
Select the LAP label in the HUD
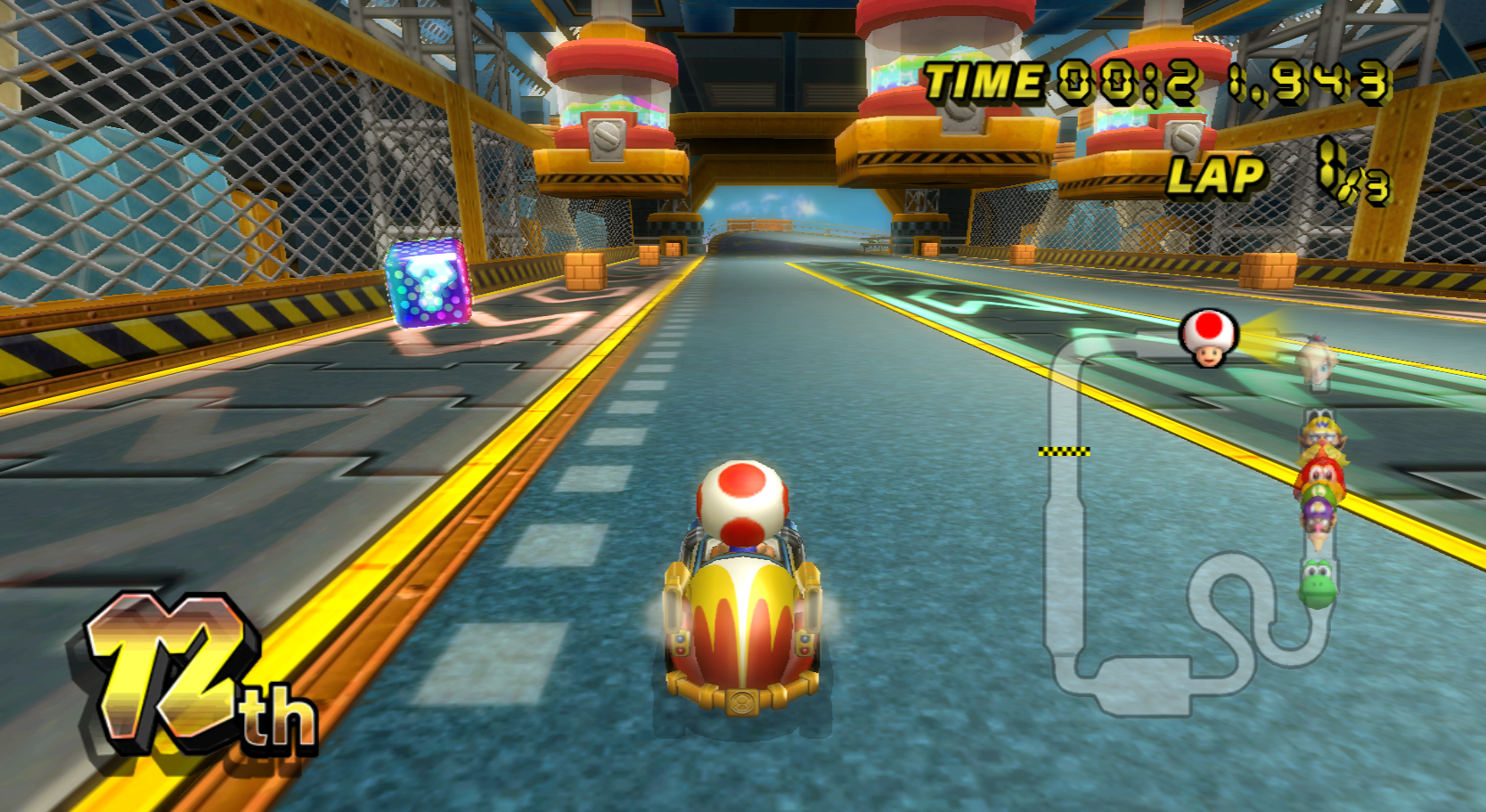[x=1221, y=176]
